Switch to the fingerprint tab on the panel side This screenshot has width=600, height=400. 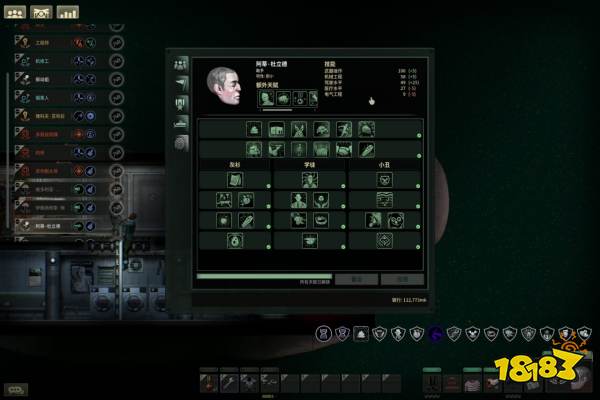[x=181, y=143]
